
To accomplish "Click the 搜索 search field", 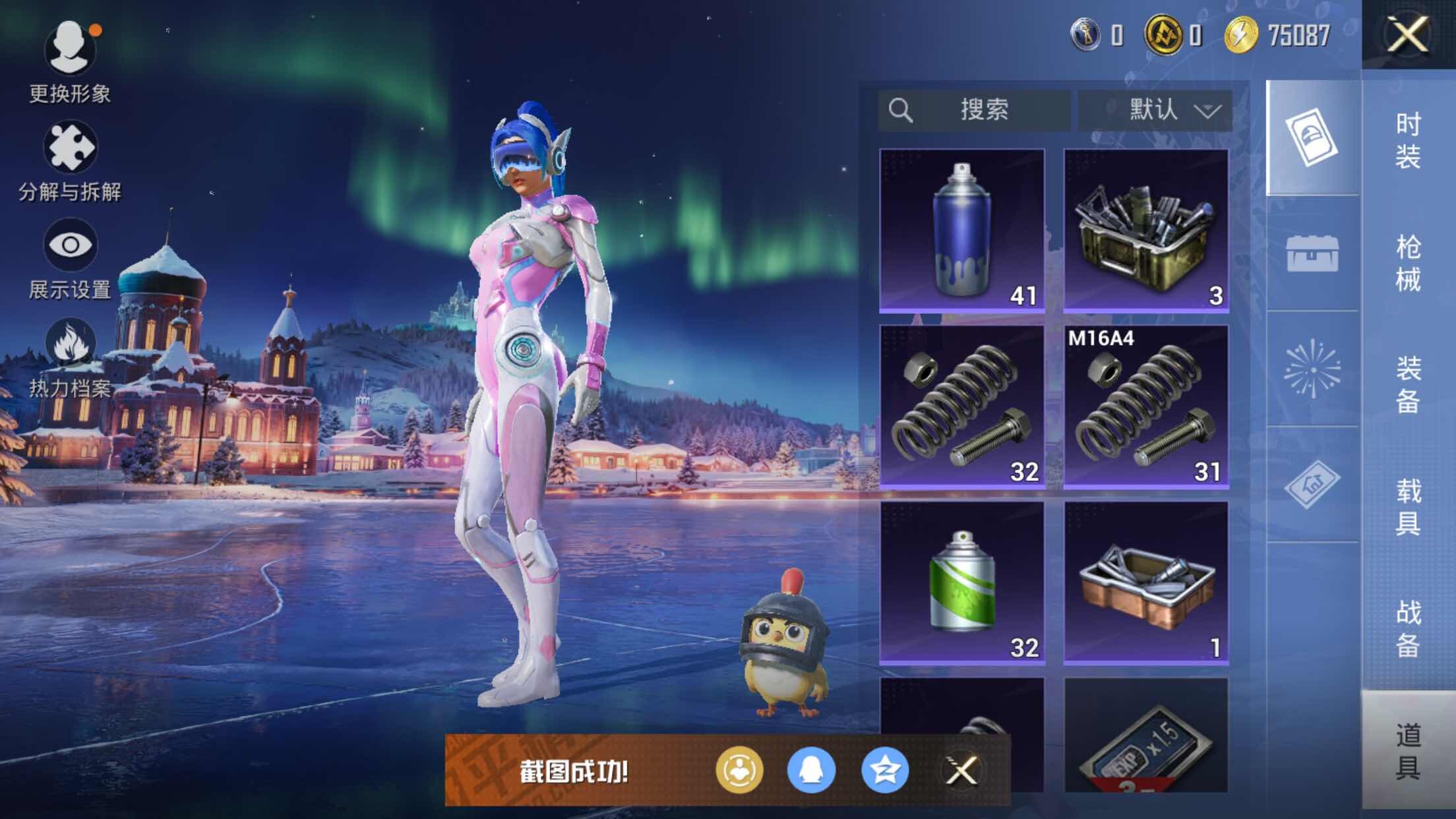I will coord(974,110).
